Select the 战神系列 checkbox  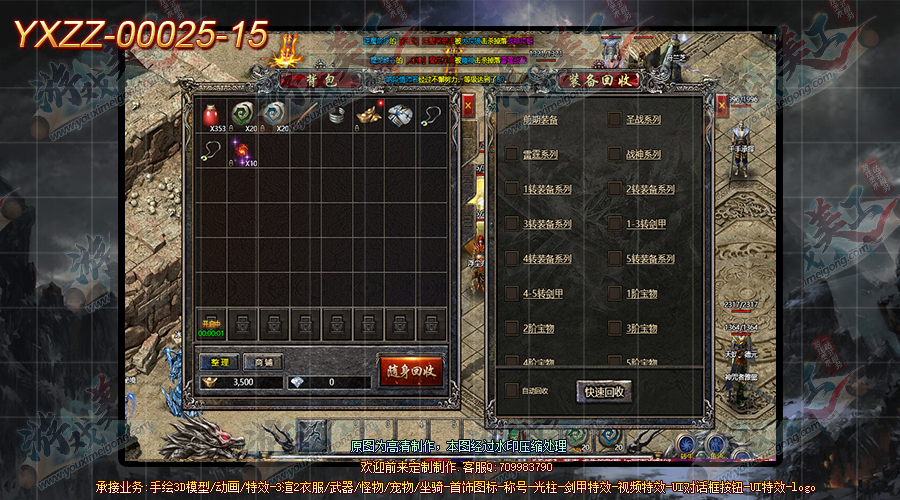pyautogui.click(x=615, y=155)
